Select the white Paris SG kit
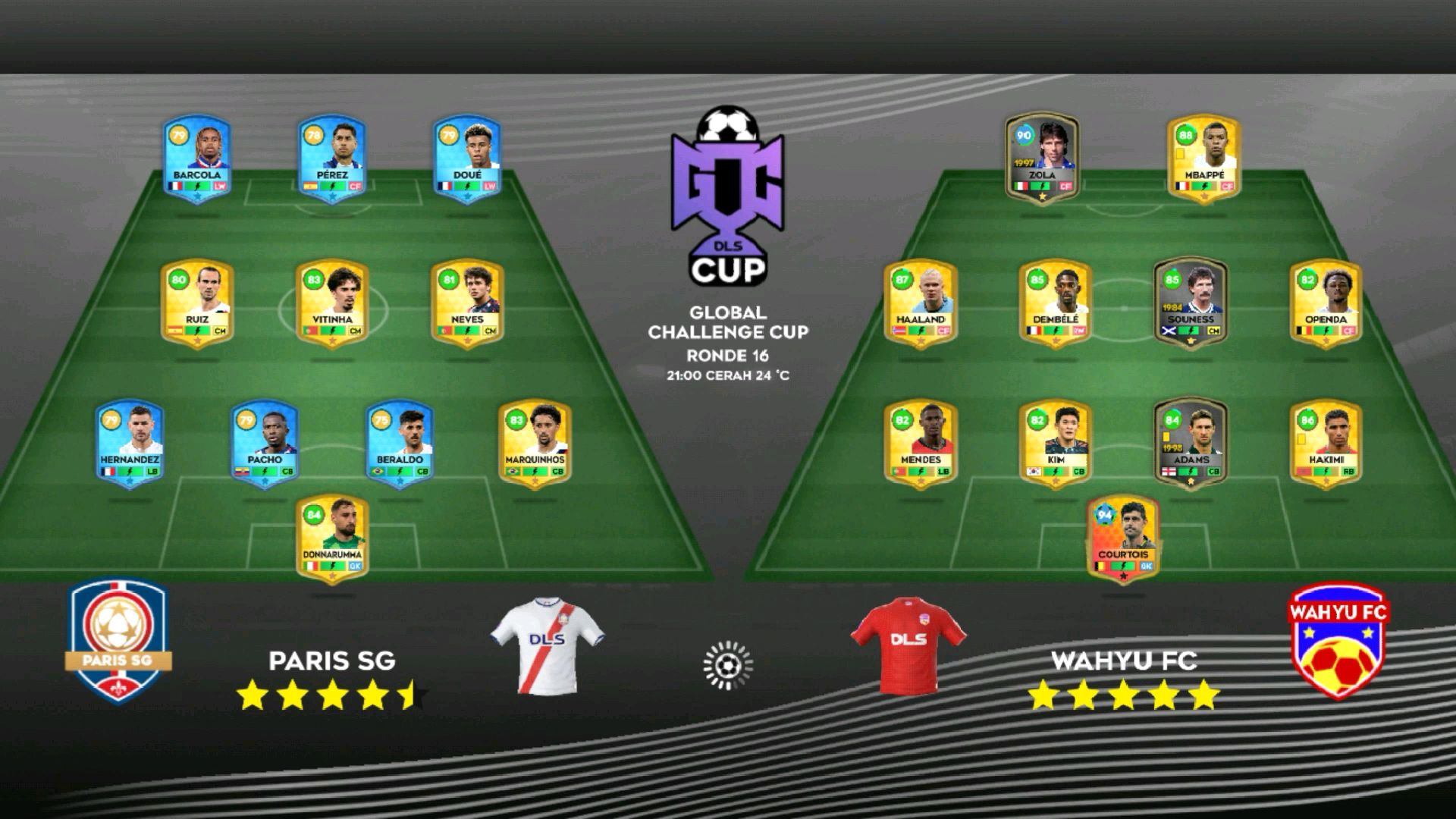Image resolution: width=1456 pixels, height=819 pixels. click(x=547, y=645)
